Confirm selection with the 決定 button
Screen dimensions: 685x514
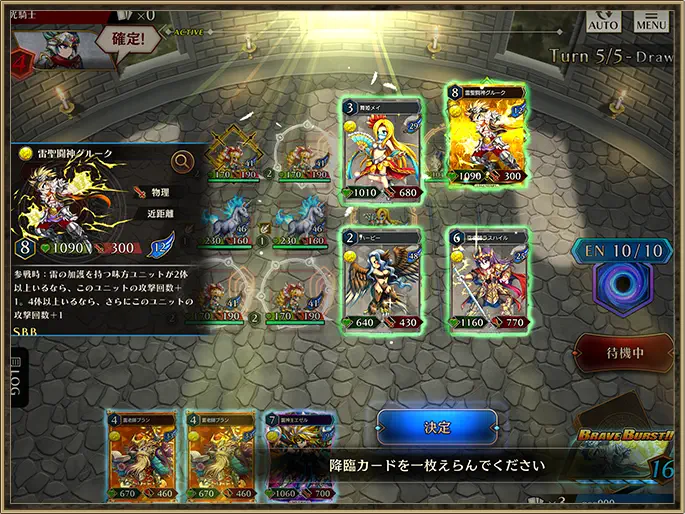(437, 427)
